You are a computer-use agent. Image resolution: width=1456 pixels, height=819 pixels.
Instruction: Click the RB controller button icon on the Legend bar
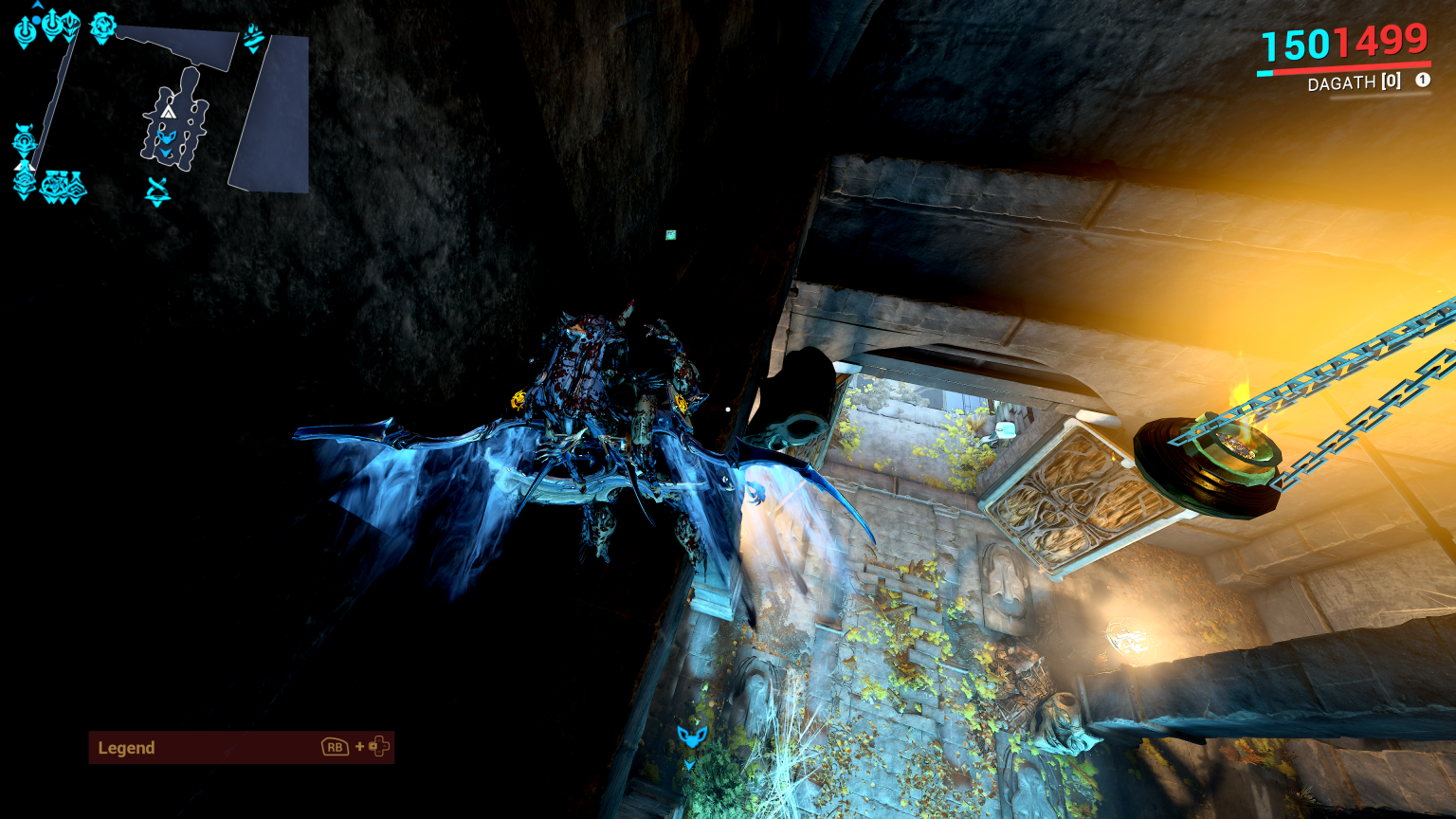[334, 748]
